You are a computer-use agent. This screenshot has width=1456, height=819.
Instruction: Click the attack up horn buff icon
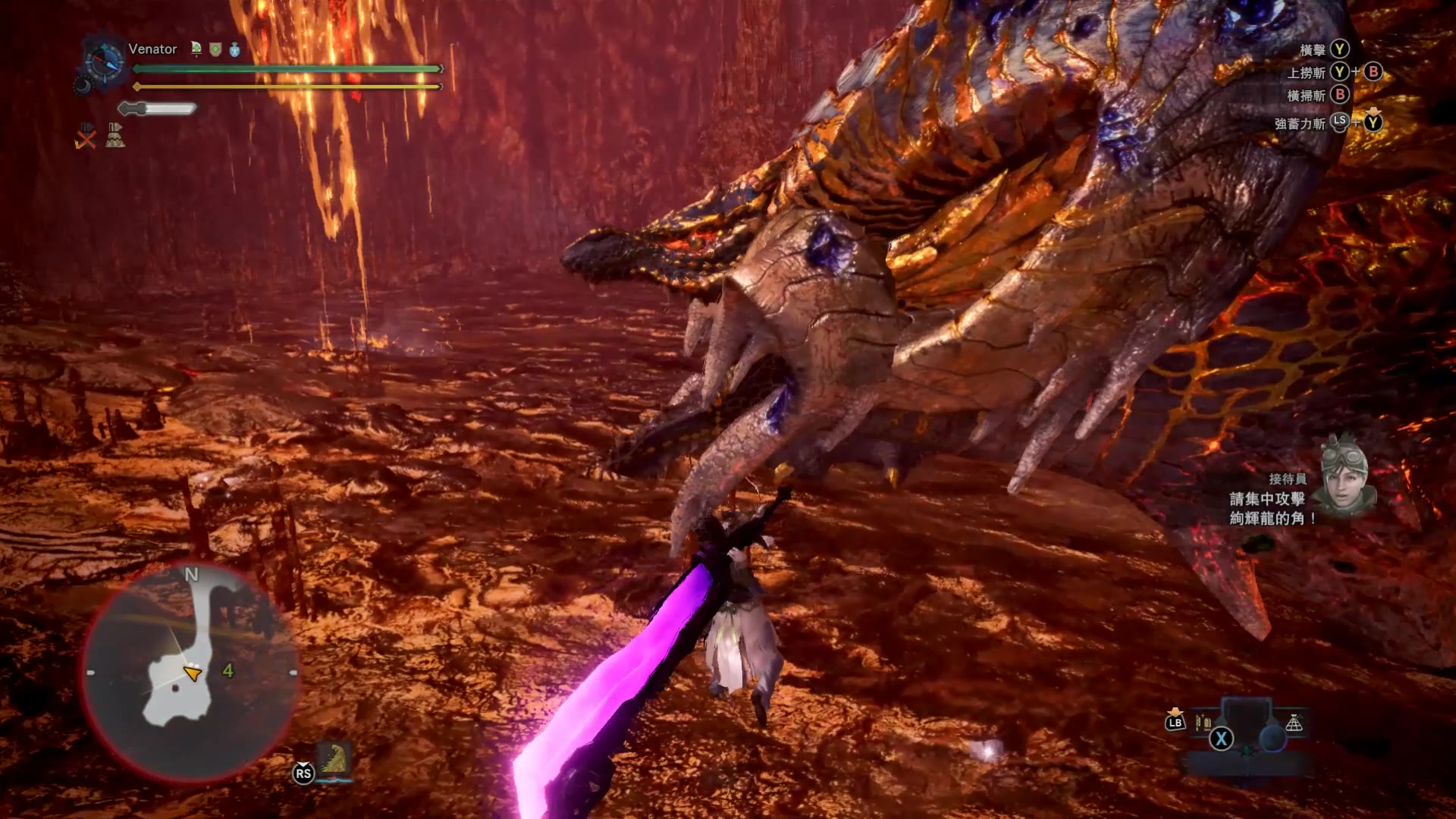(196, 49)
